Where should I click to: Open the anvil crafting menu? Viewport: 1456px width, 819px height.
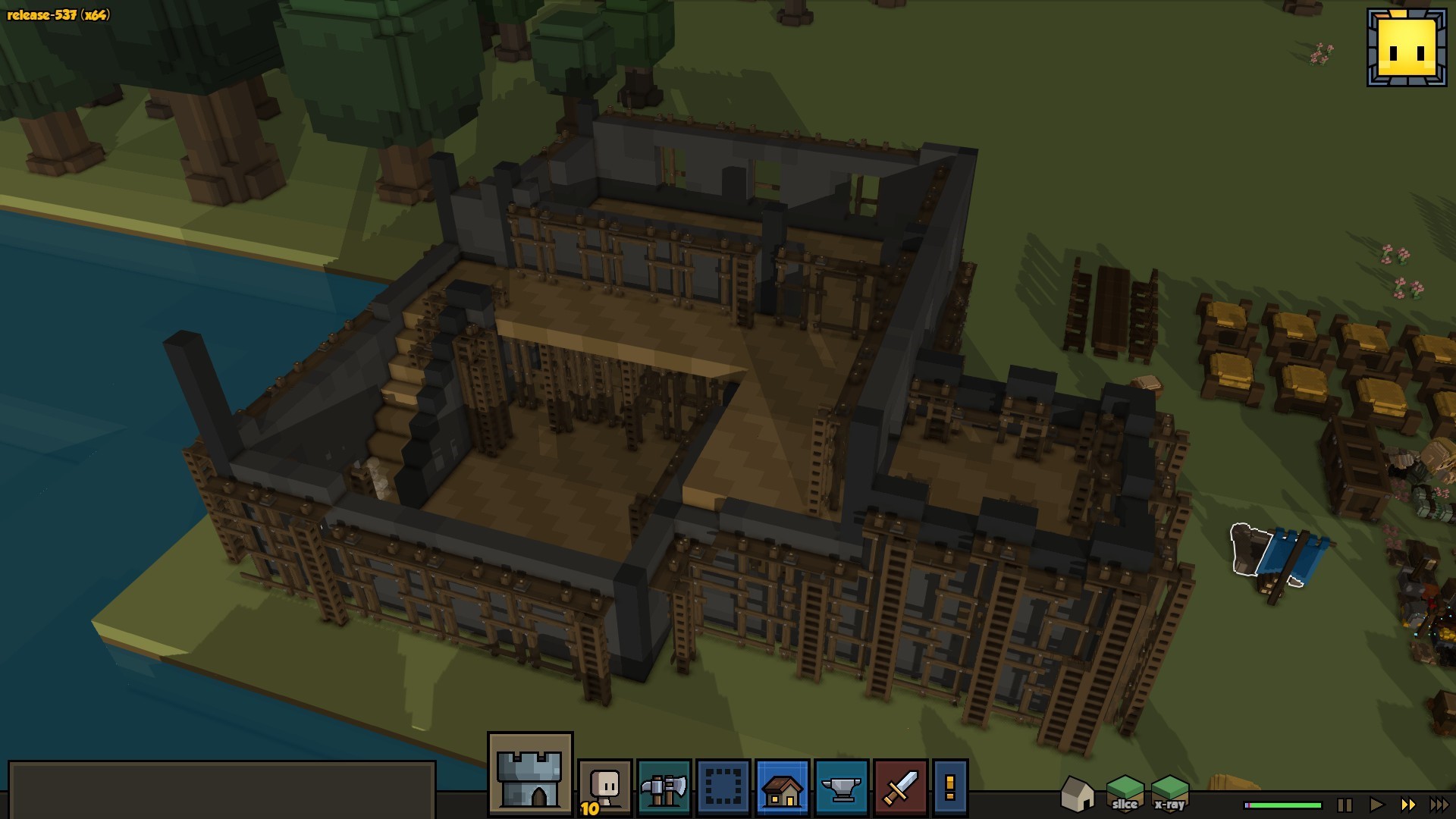click(841, 789)
